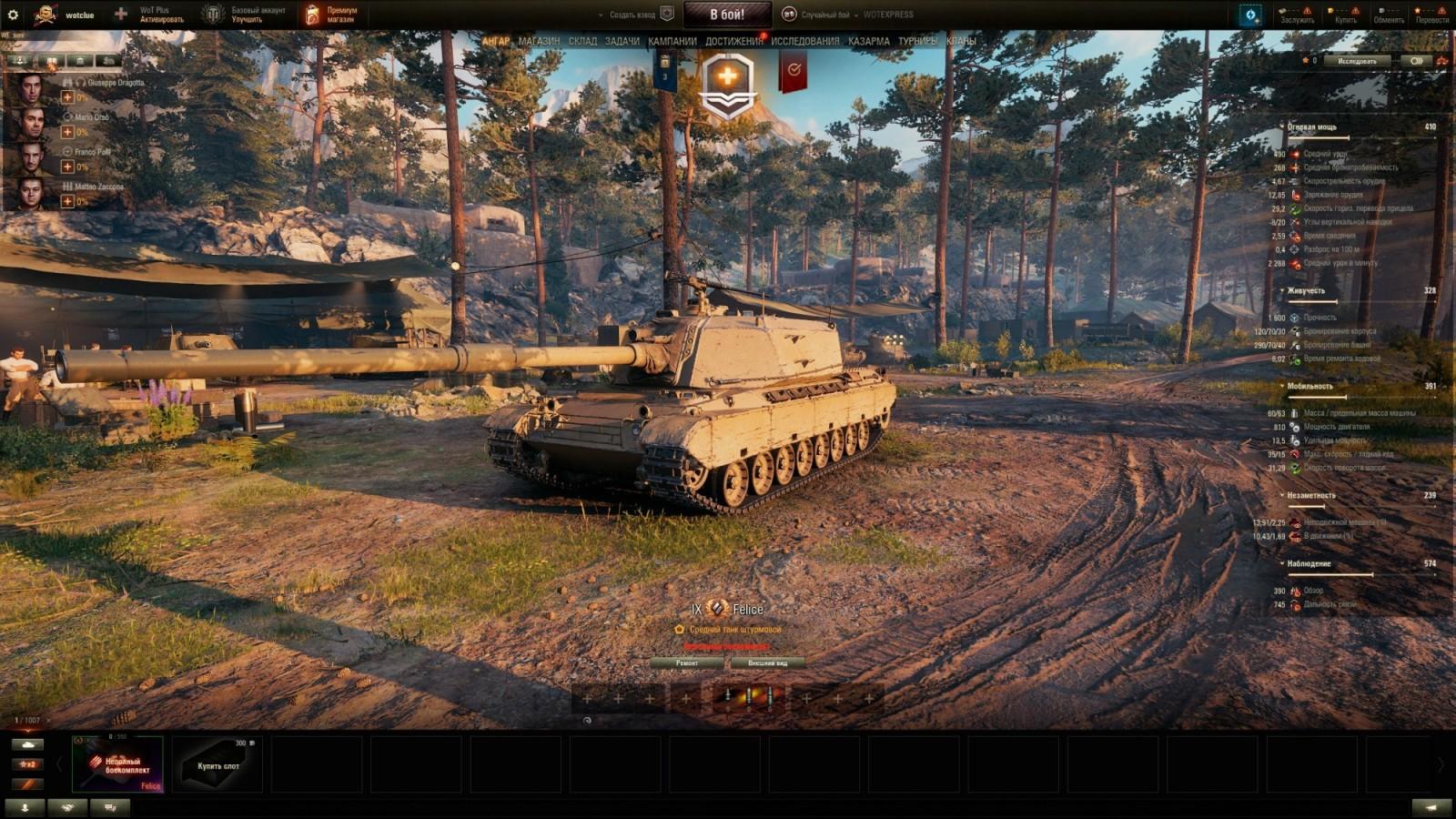This screenshot has height=819, width=1456.
Task: Toggle the carousel collapse arrow
Action: tap(59, 763)
